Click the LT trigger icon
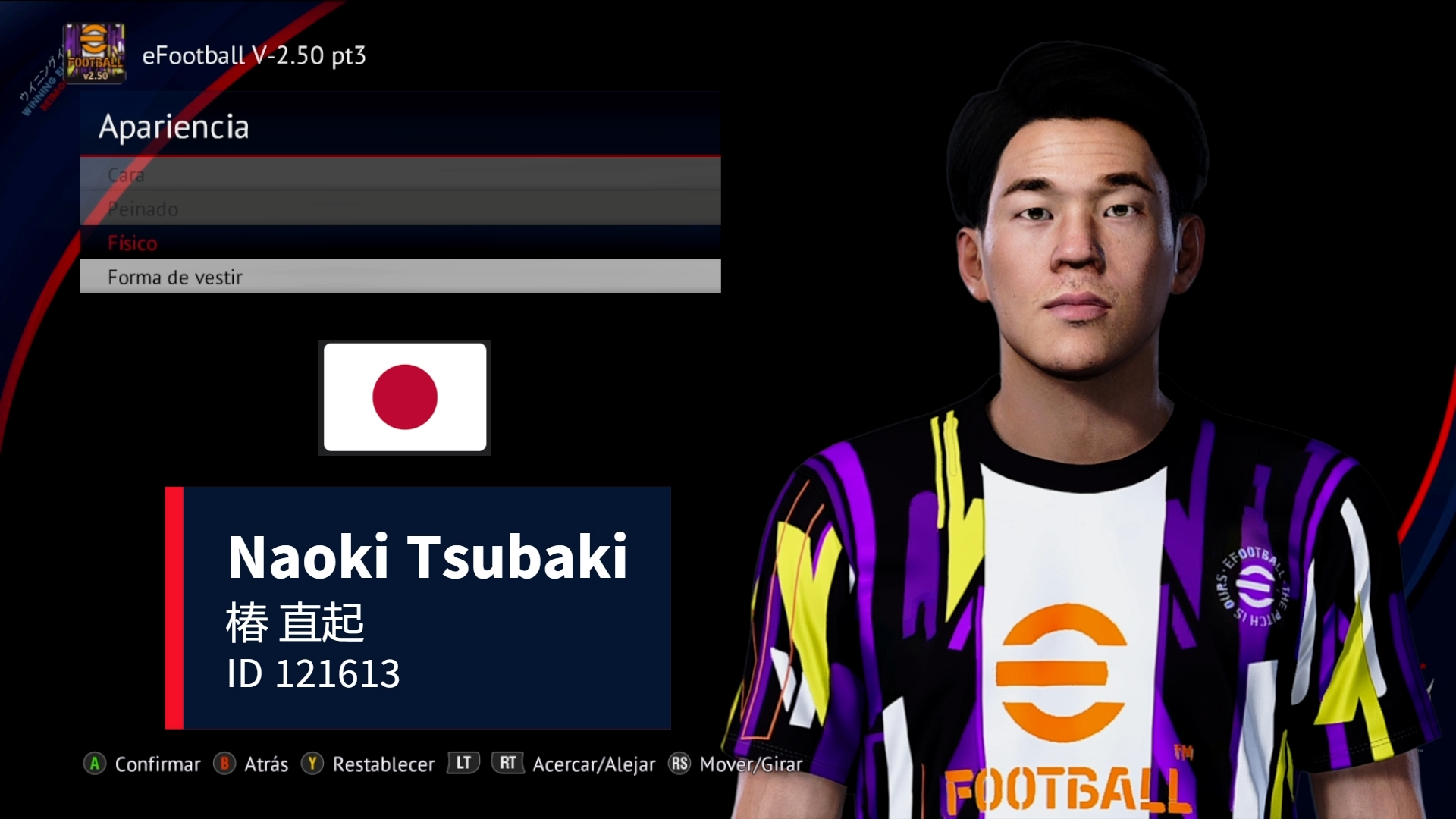 pyautogui.click(x=463, y=764)
